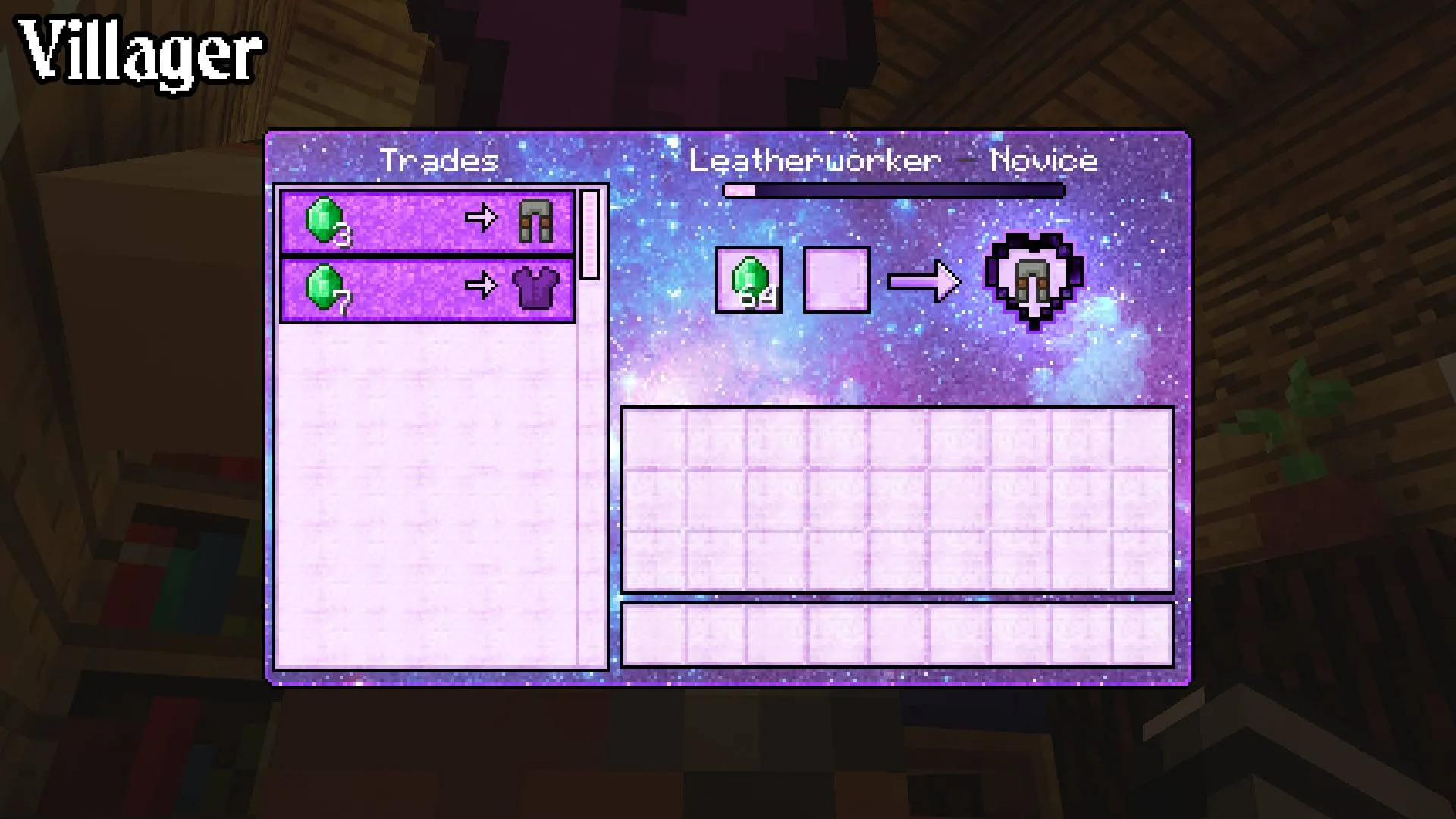This screenshot has width=1456, height=819.
Task: Click the Trades header label
Action: click(440, 159)
